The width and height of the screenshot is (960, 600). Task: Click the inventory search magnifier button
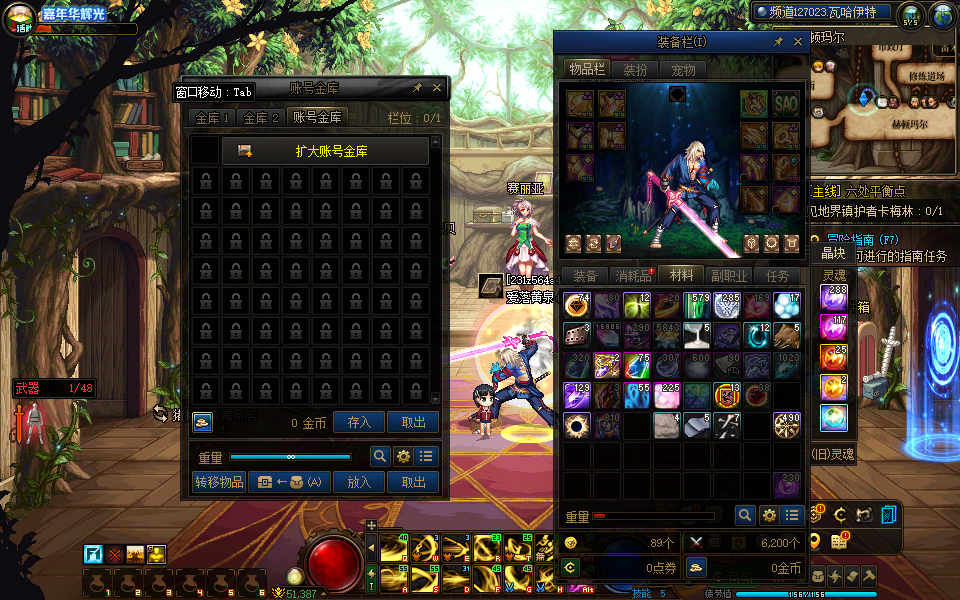coord(745,515)
